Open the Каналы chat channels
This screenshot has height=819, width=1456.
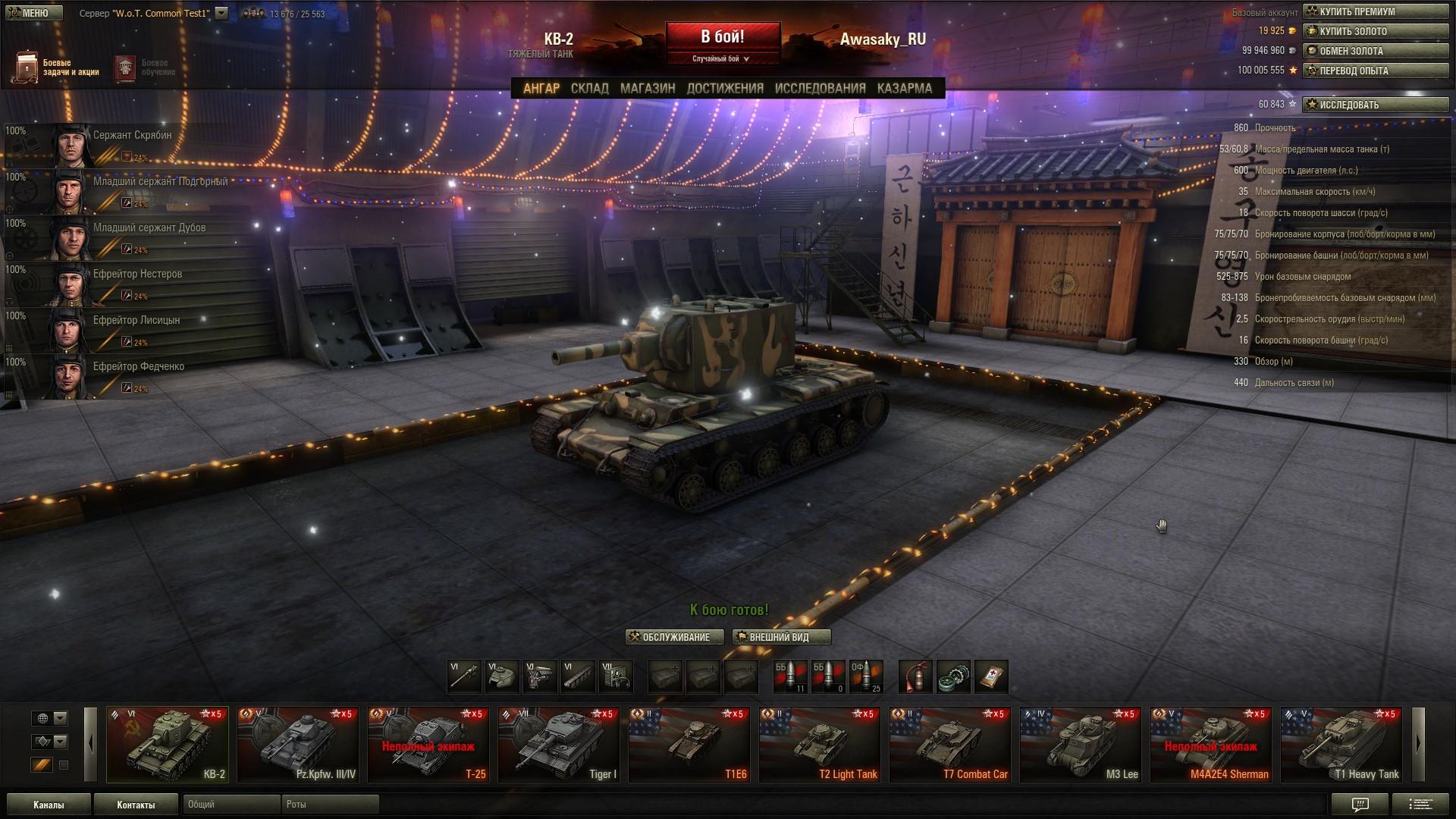tap(49, 805)
